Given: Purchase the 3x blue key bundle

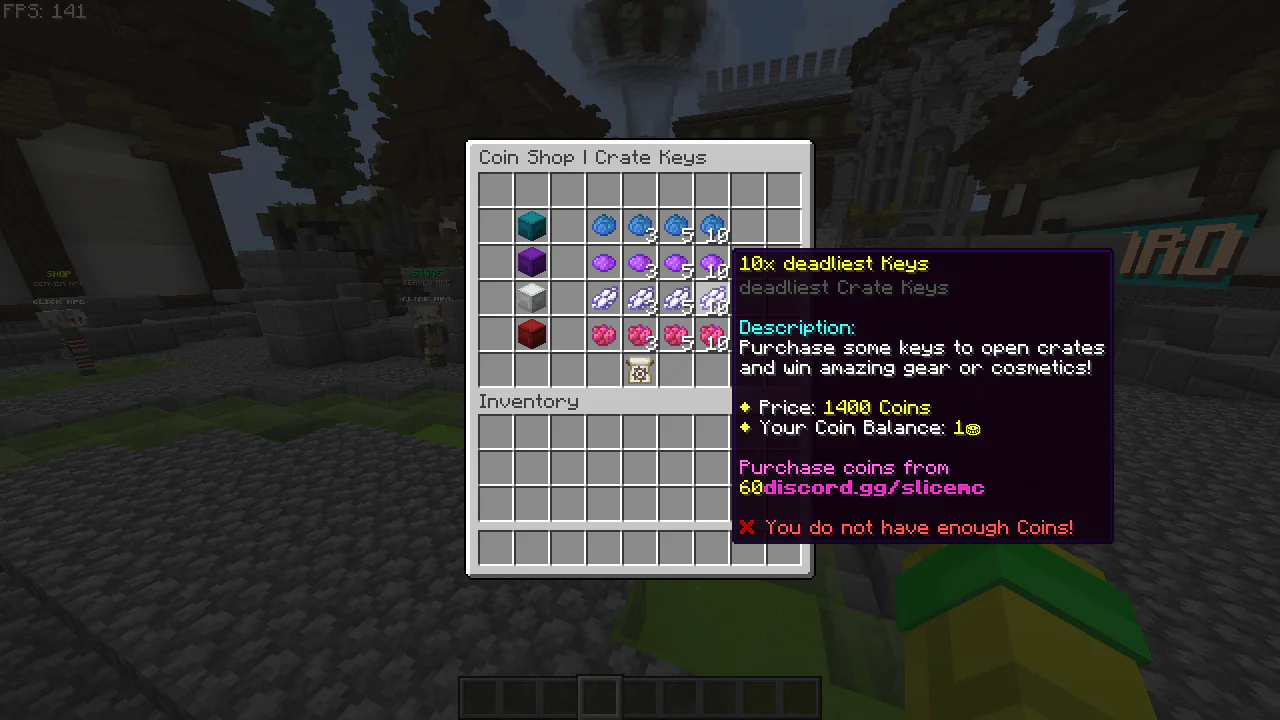Looking at the screenshot, I should [x=639, y=225].
